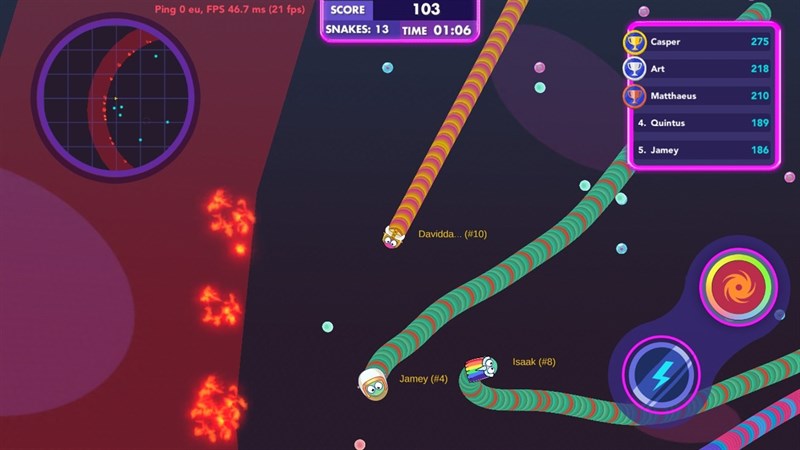The height and width of the screenshot is (450, 800).
Task: Click Quintus in the leaderboard list
Action: pos(702,123)
